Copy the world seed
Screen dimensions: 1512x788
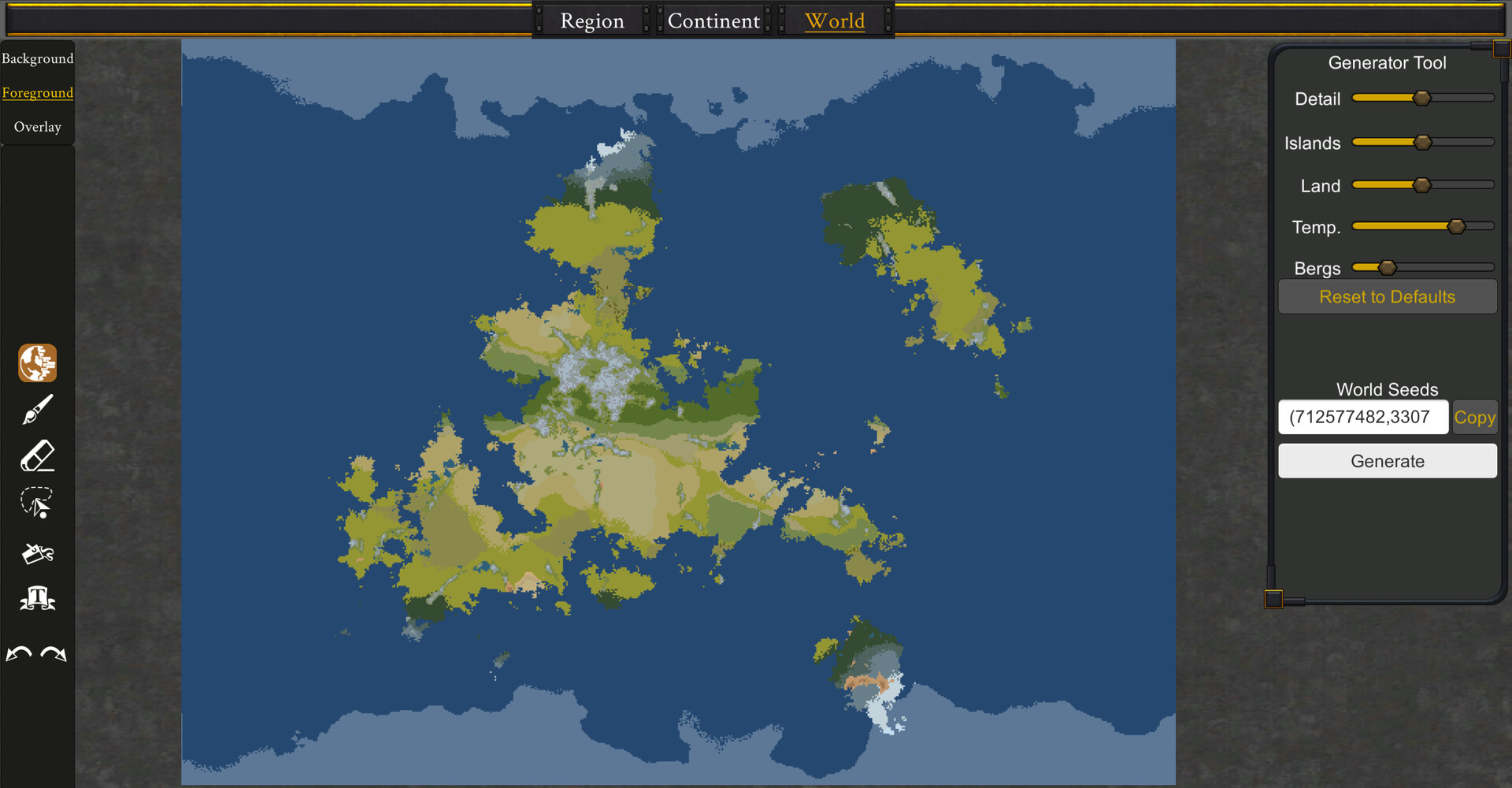click(x=1474, y=417)
